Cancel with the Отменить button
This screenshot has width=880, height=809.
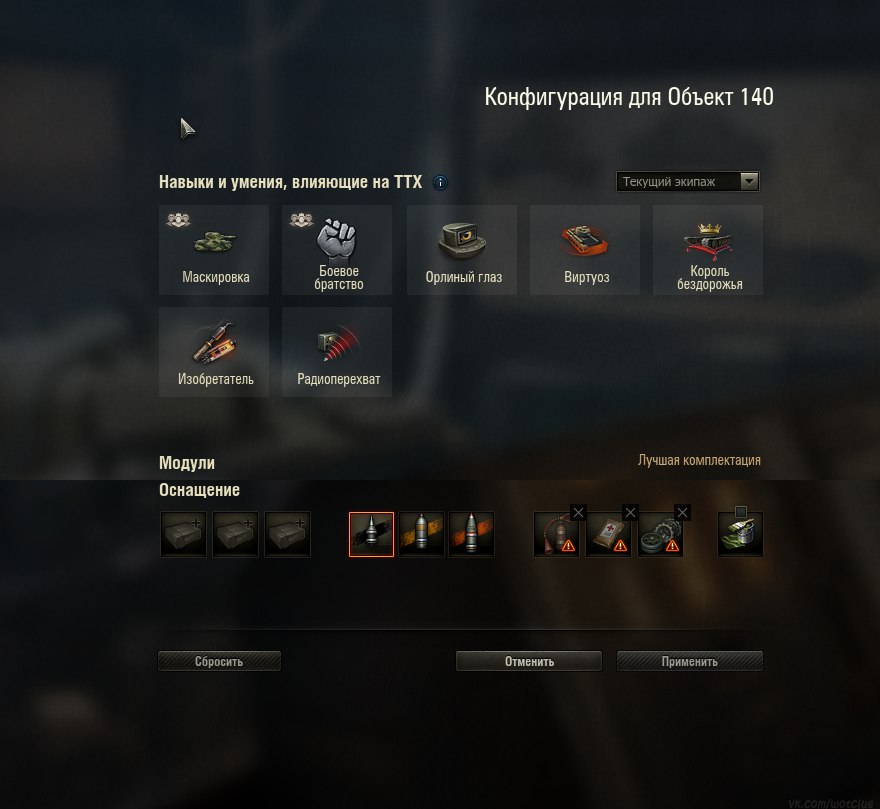(x=529, y=661)
